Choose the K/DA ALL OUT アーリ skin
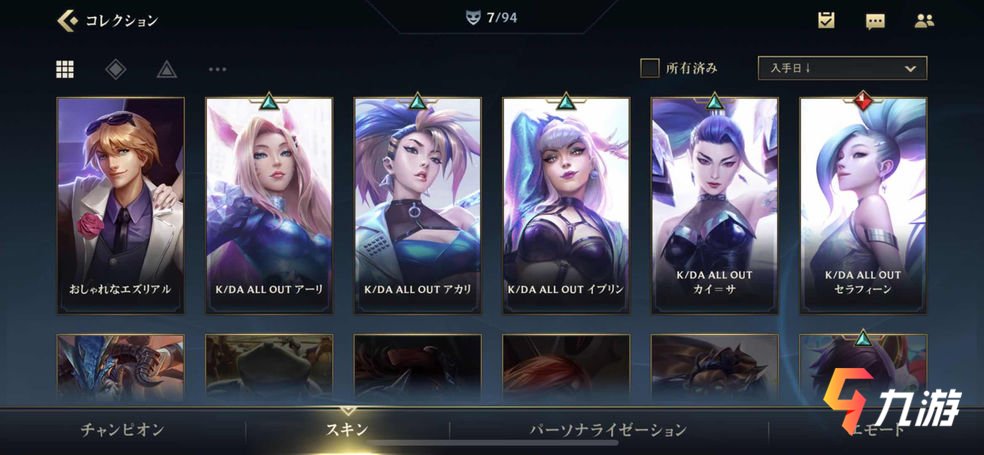 269,205
